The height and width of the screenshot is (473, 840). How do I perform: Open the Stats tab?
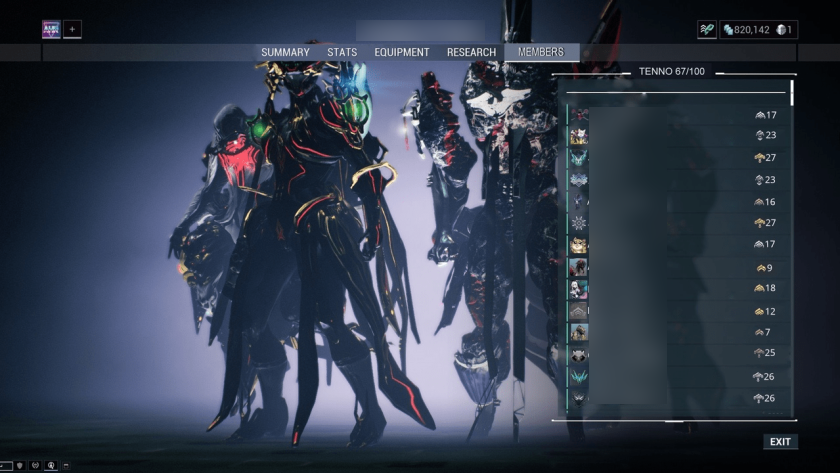[x=342, y=52]
